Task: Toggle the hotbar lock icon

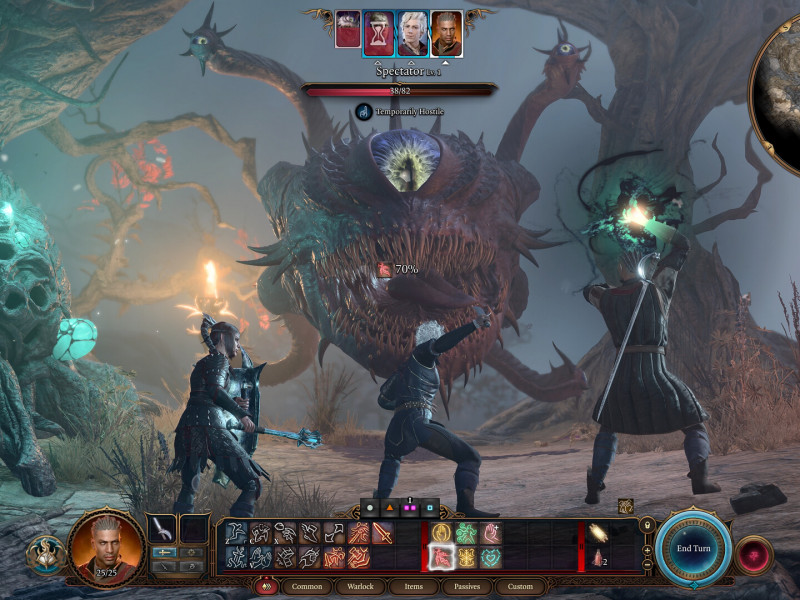Action: 647,525
